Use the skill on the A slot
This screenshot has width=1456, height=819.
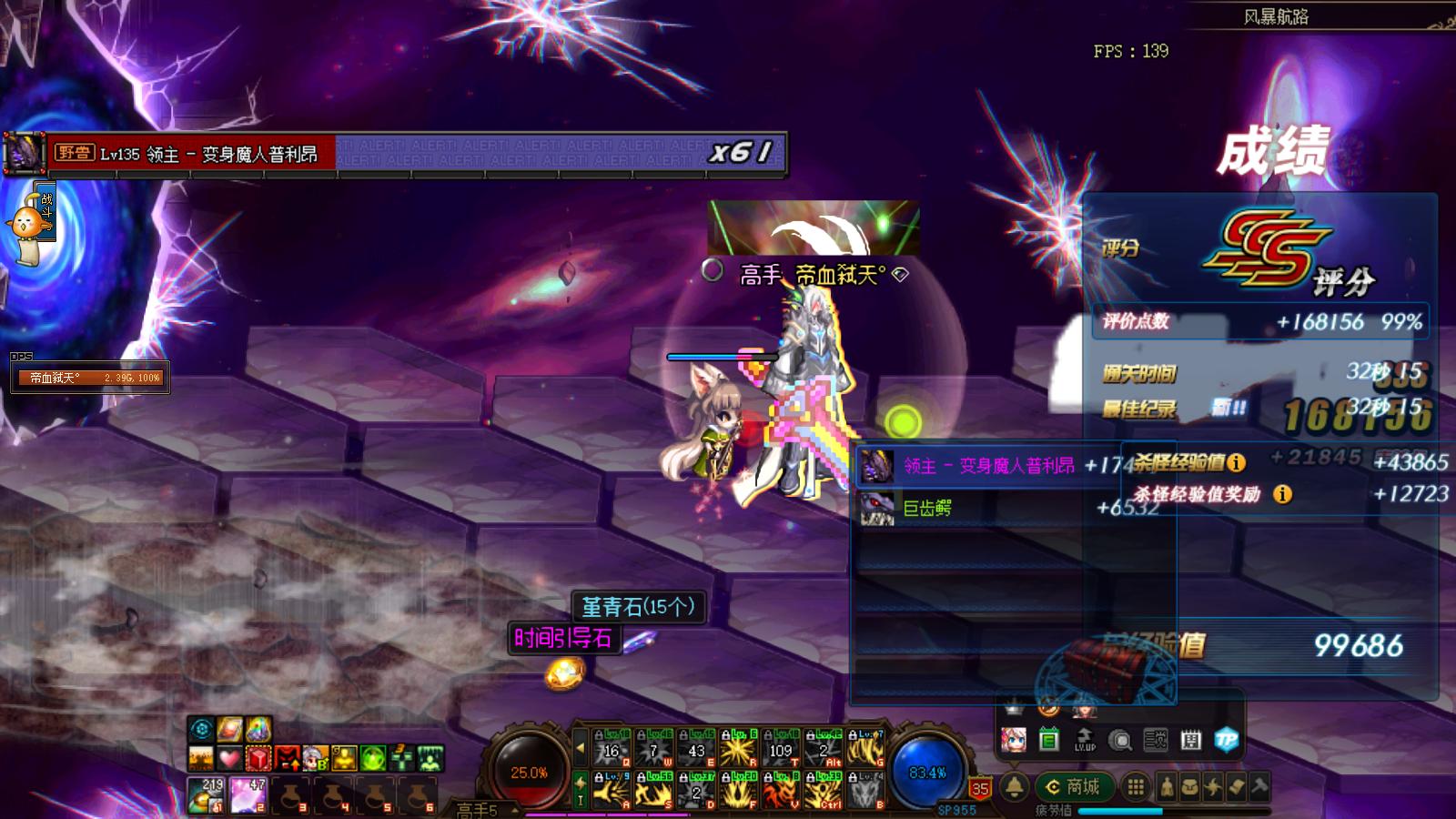click(612, 791)
